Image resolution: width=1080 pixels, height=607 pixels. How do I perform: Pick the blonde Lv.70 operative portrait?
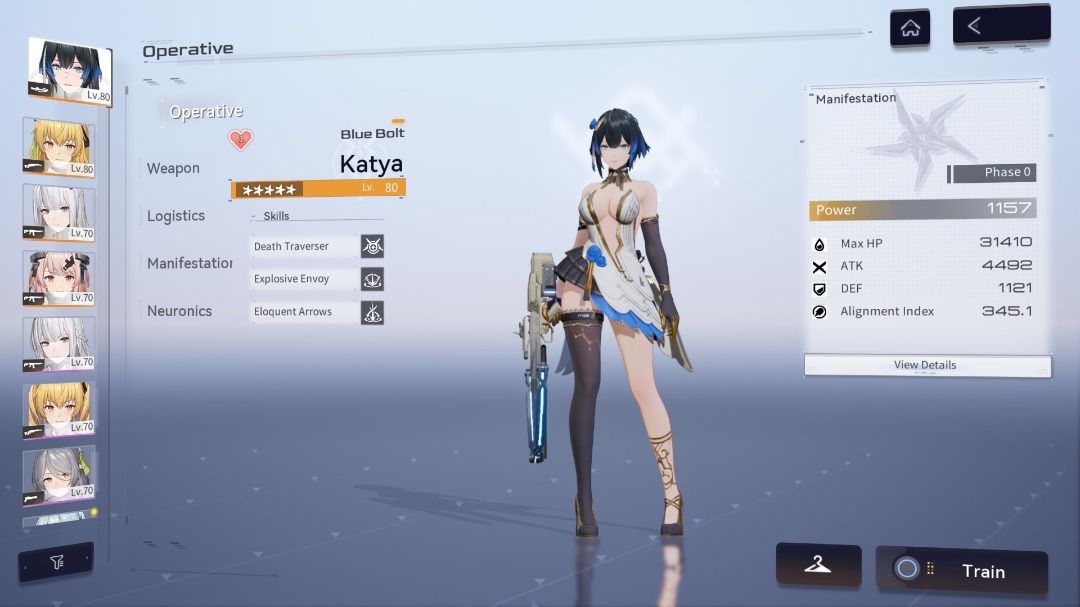pos(59,409)
